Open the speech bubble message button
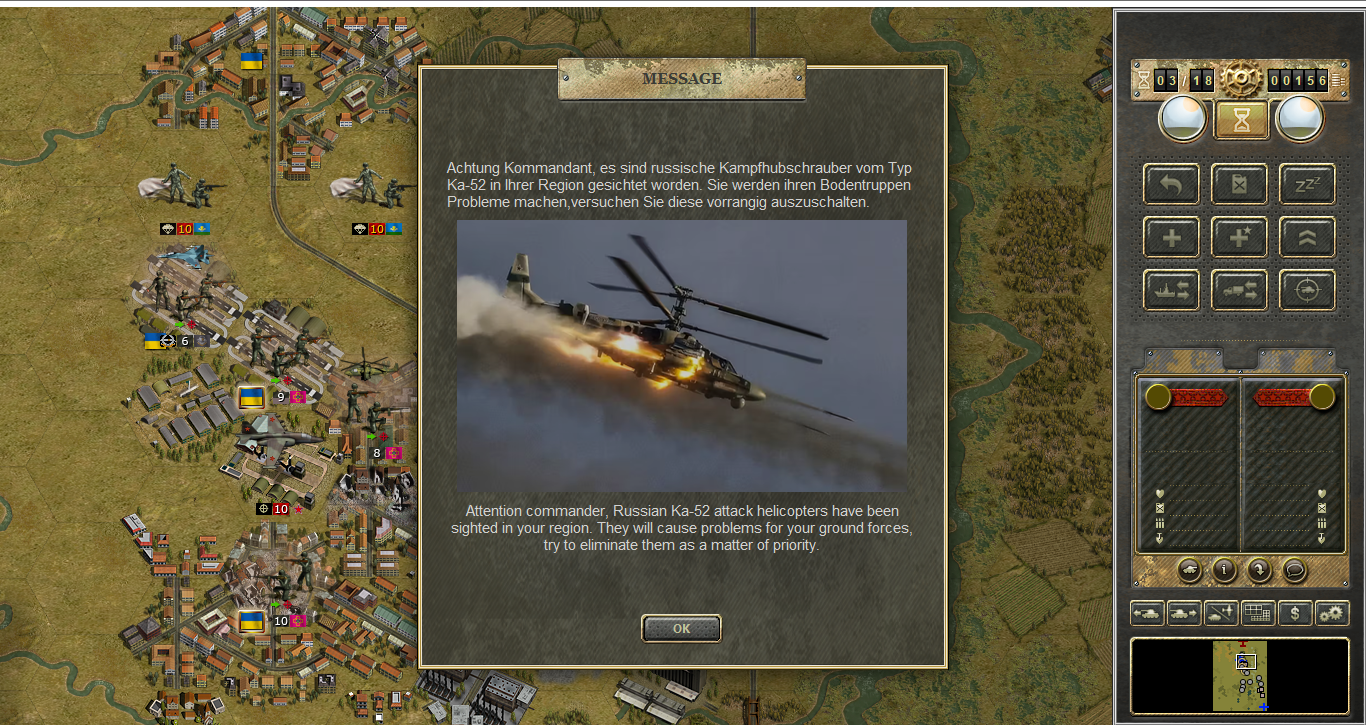Image resolution: width=1366 pixels, height=725 pixels. [1294, 570]
